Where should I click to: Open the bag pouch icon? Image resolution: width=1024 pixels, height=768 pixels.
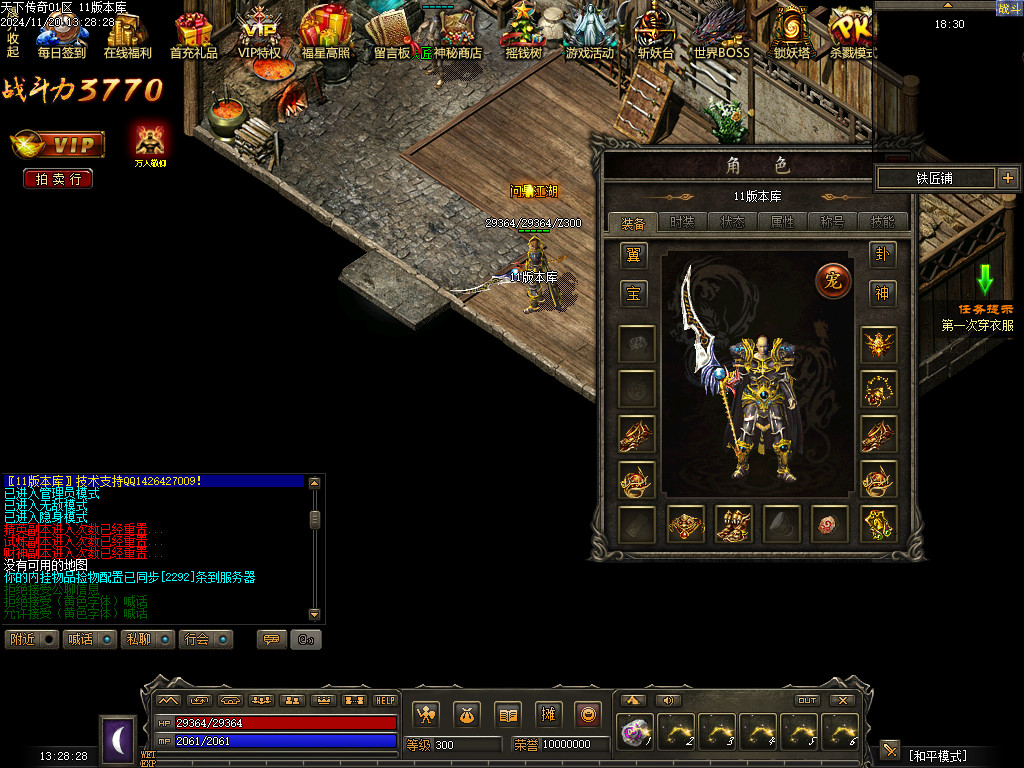(x=467, y=714)
